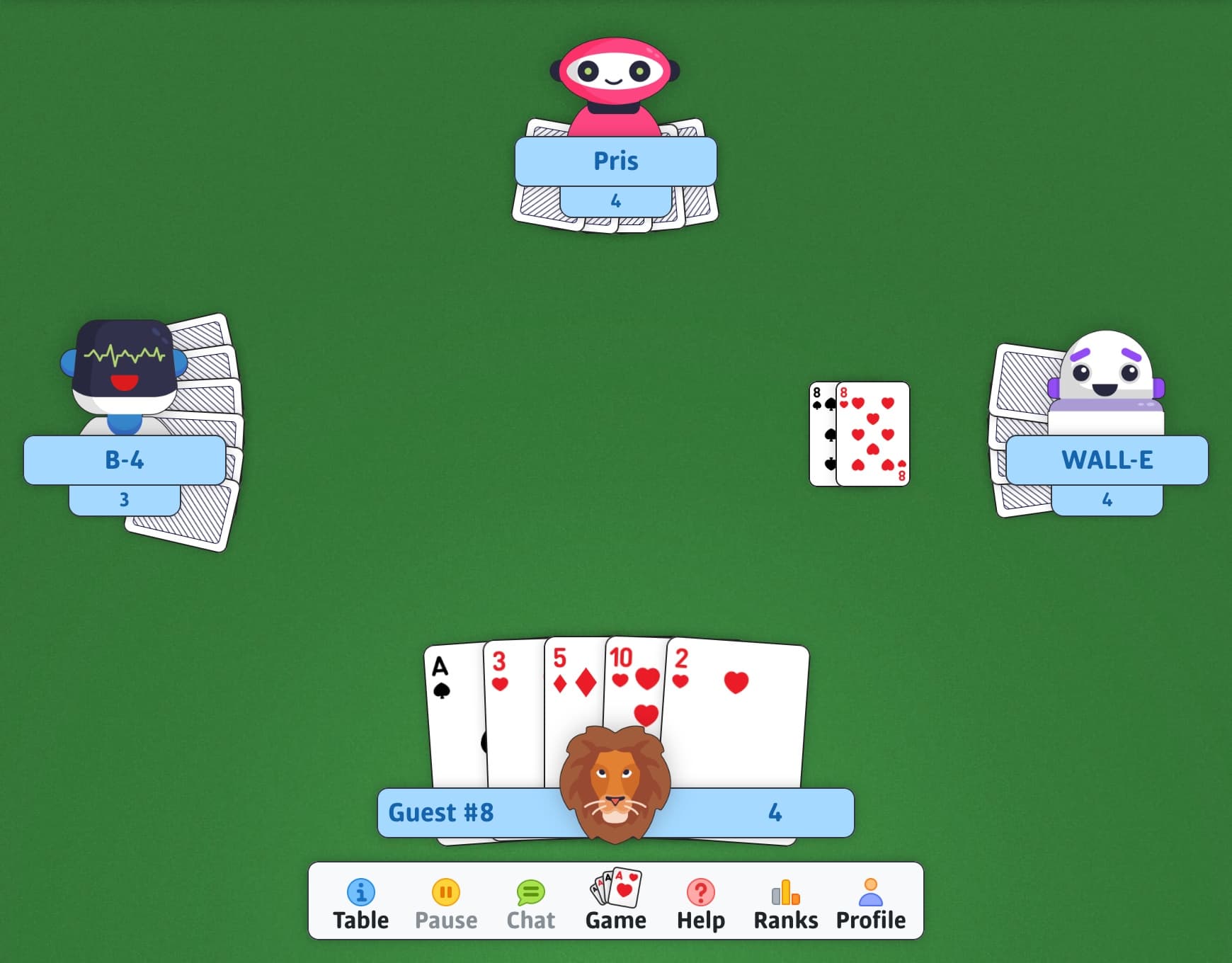Click the trick counter showing 4 under Pris
The height and width of the screenshot is (963, 1232).
point(615,200)
